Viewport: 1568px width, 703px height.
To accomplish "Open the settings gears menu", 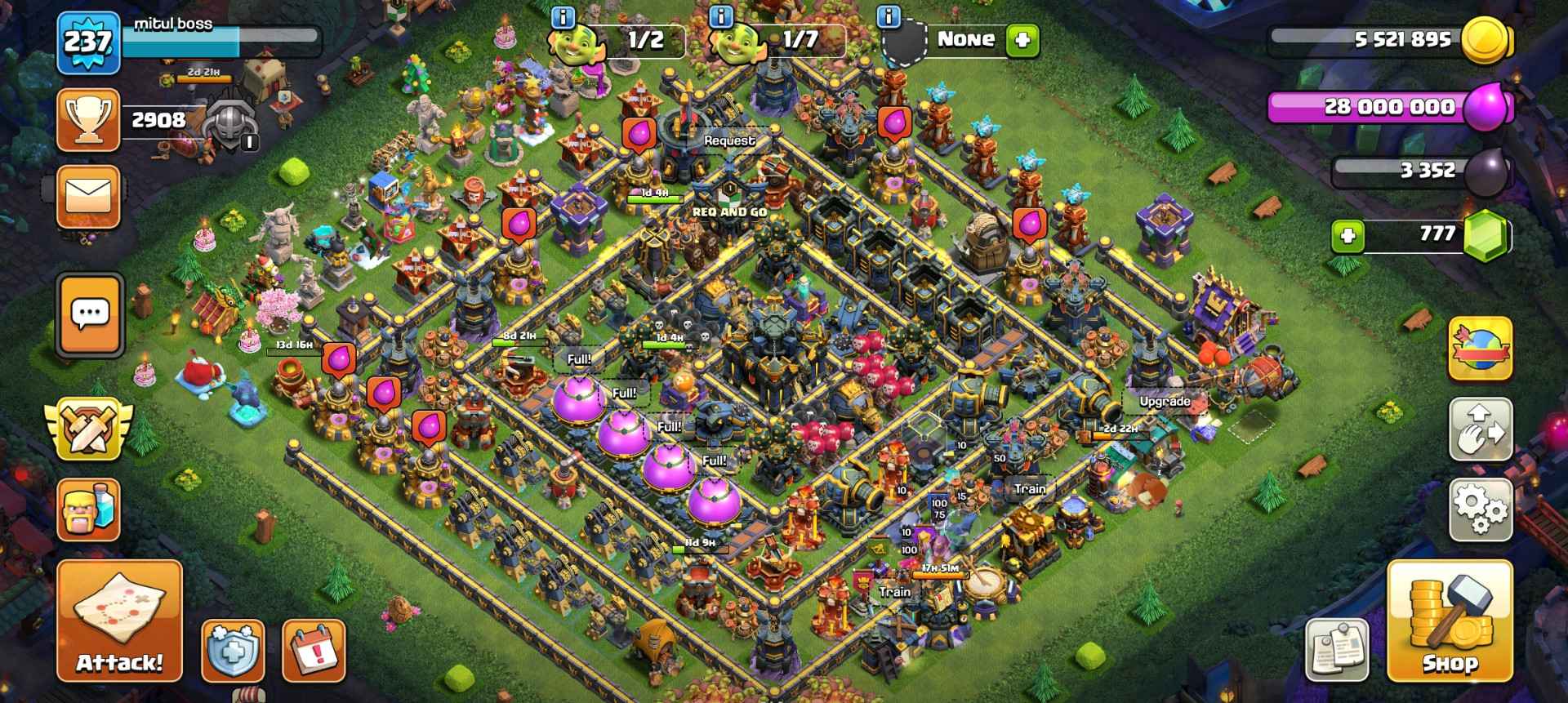I will point(1481,509).
